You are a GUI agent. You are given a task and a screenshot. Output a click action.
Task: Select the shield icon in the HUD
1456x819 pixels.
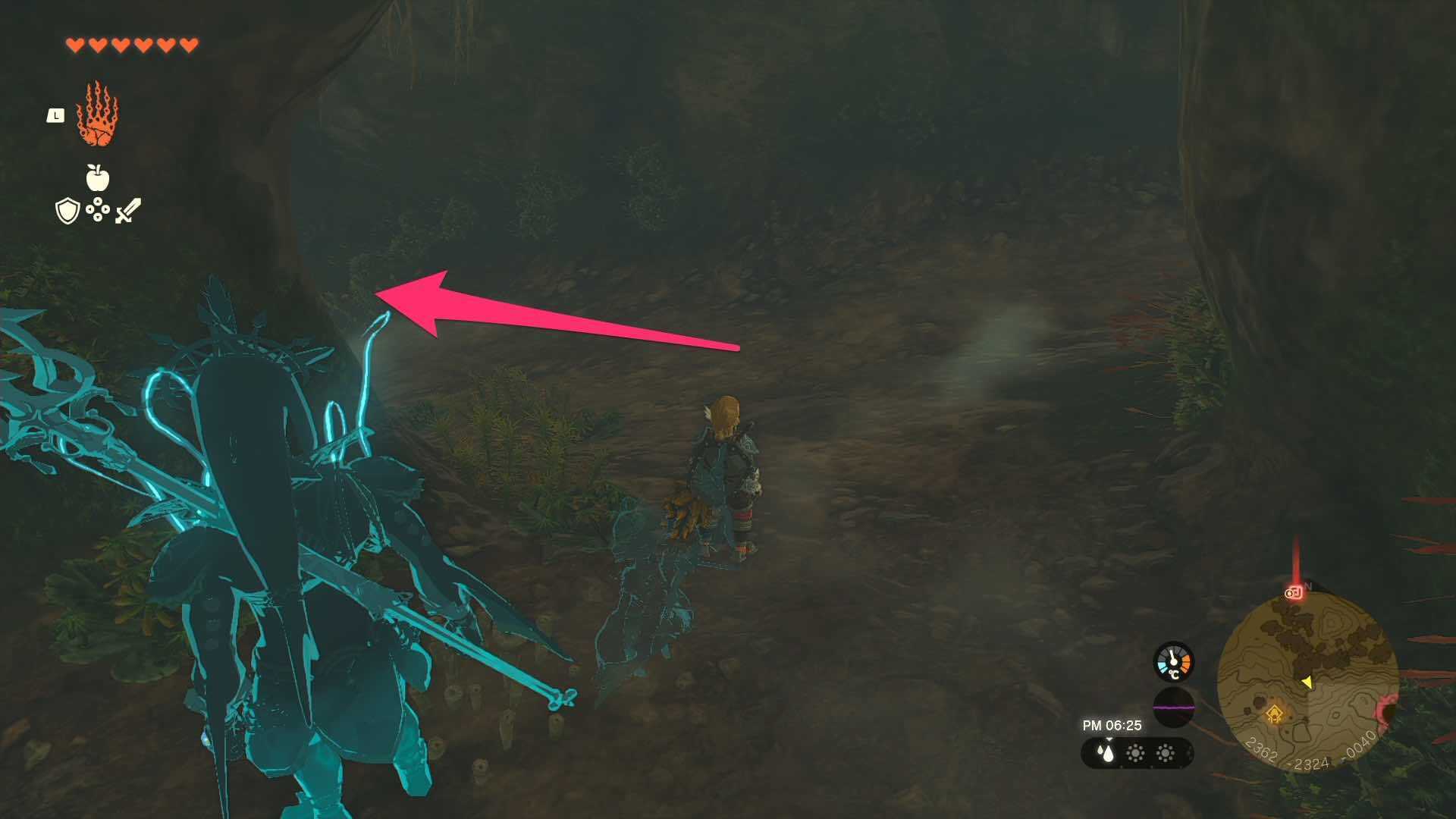(67, 210)
